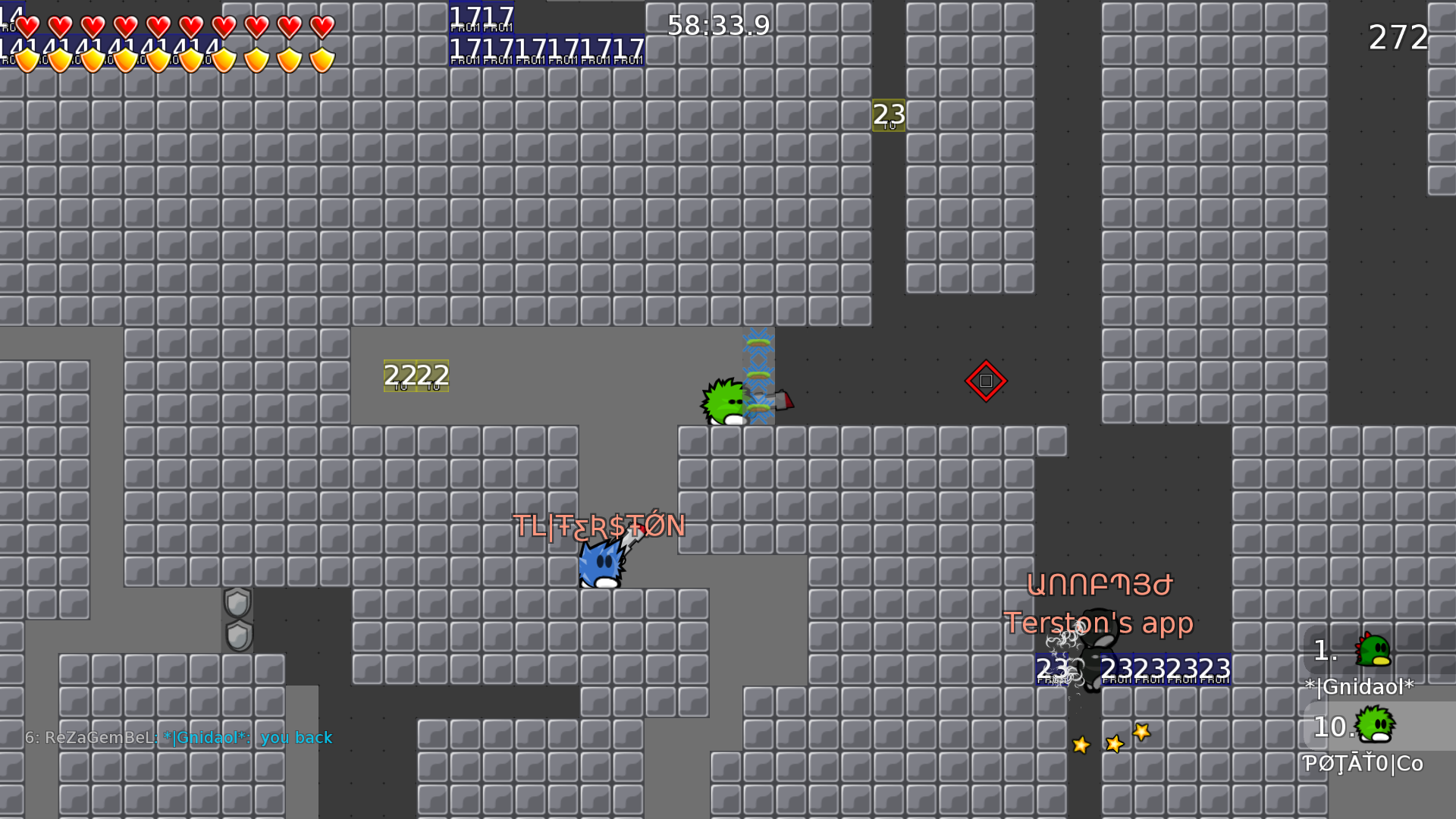Click the green spiky tee in the center
Screen dimensions: 1456x819
(726, 400)
